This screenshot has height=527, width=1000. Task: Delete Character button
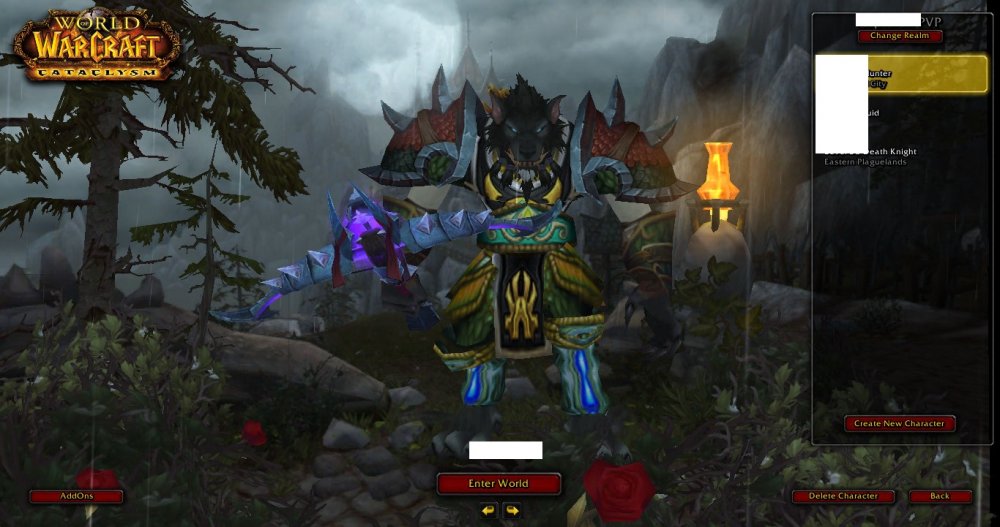click(x=844, y=496)
